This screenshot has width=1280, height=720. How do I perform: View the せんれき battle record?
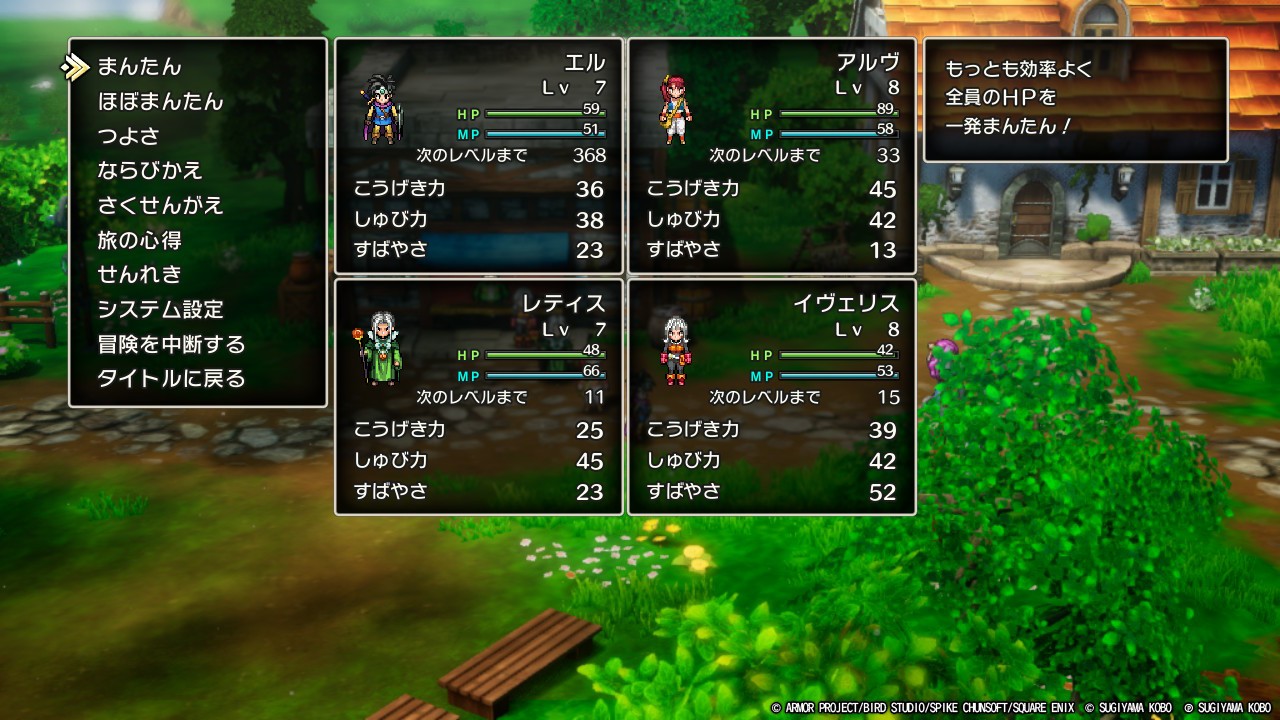pos(140,275)
